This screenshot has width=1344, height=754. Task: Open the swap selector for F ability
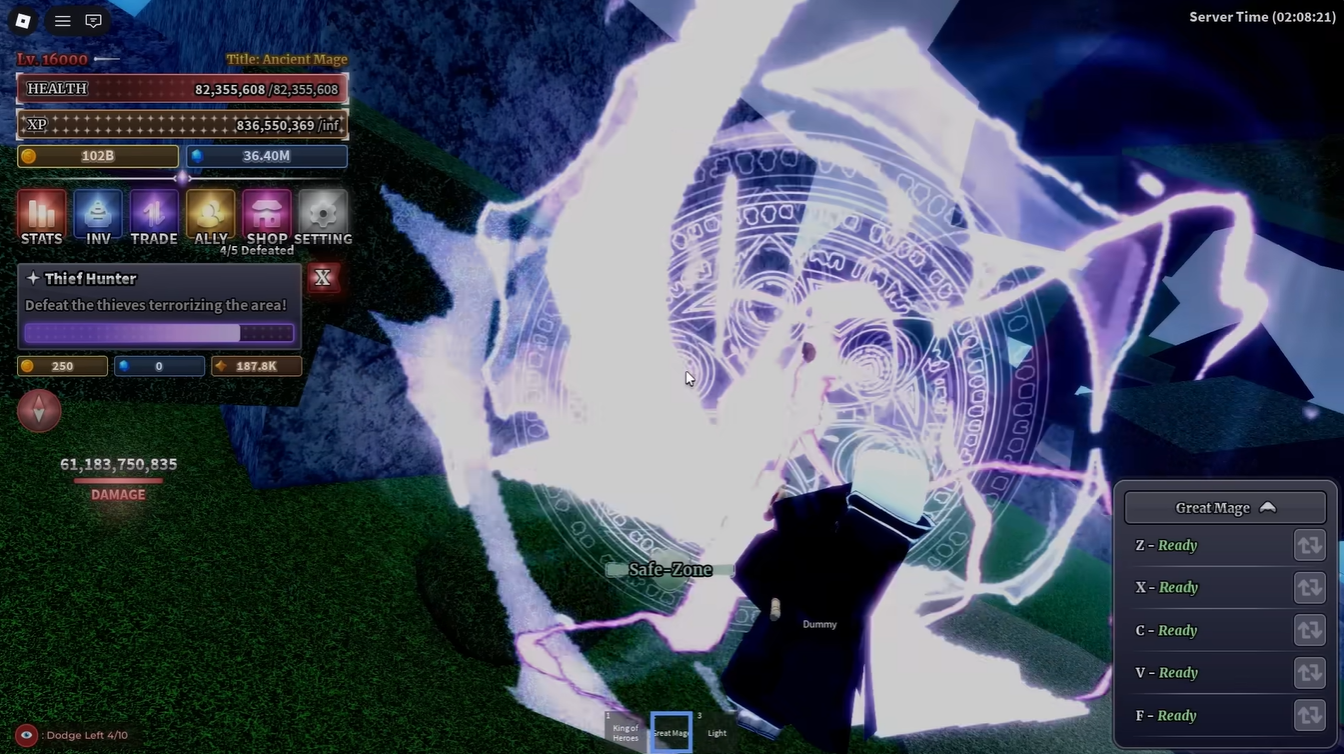pos(1310,715)
